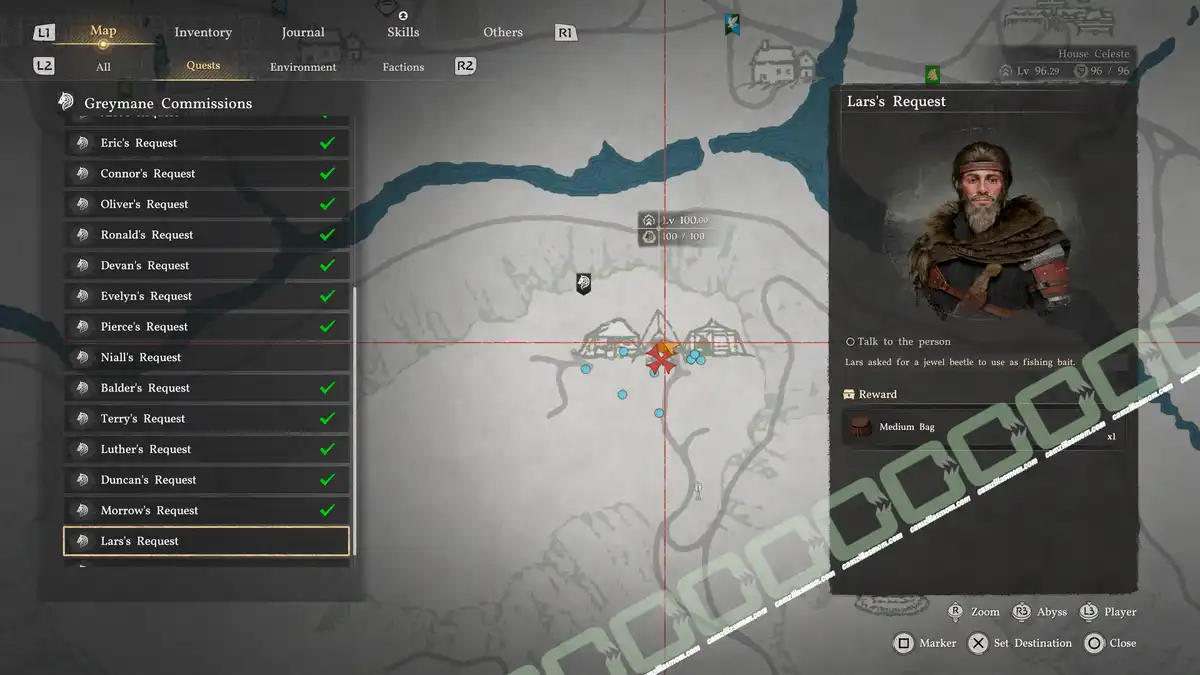
Task: Switch to the Inventory tab
Action: (x=203, y=32)
